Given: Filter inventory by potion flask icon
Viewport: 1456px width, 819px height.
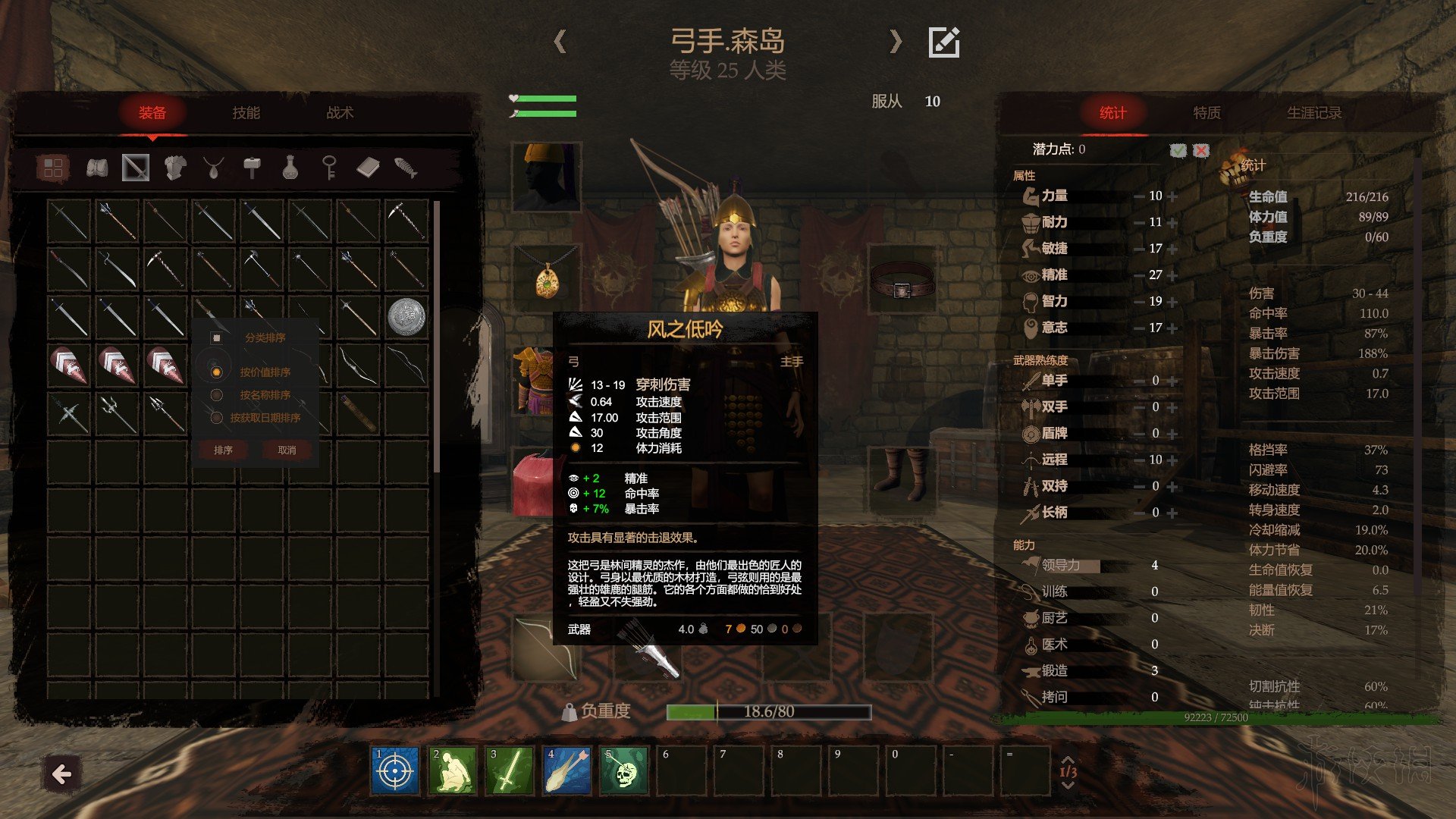Looking at the screenshot, I should click(x=290, y=168).
